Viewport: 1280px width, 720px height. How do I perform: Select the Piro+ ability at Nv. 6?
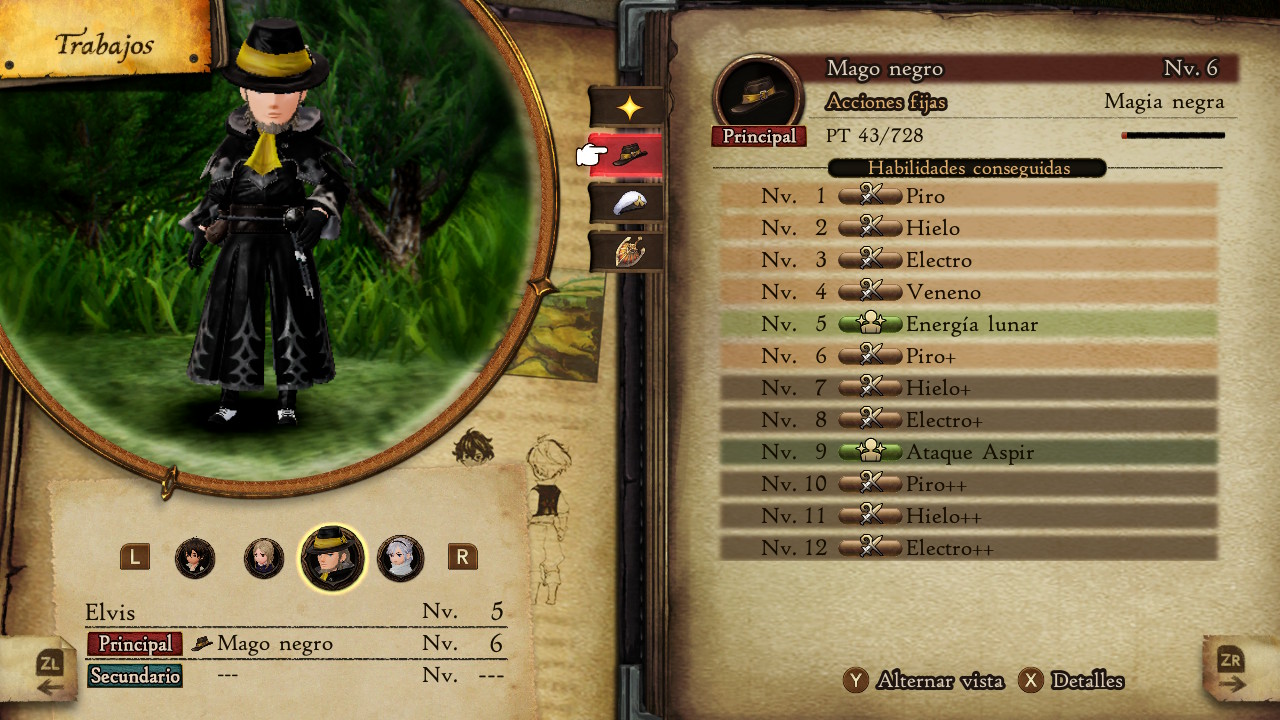(x=968, y=356)
